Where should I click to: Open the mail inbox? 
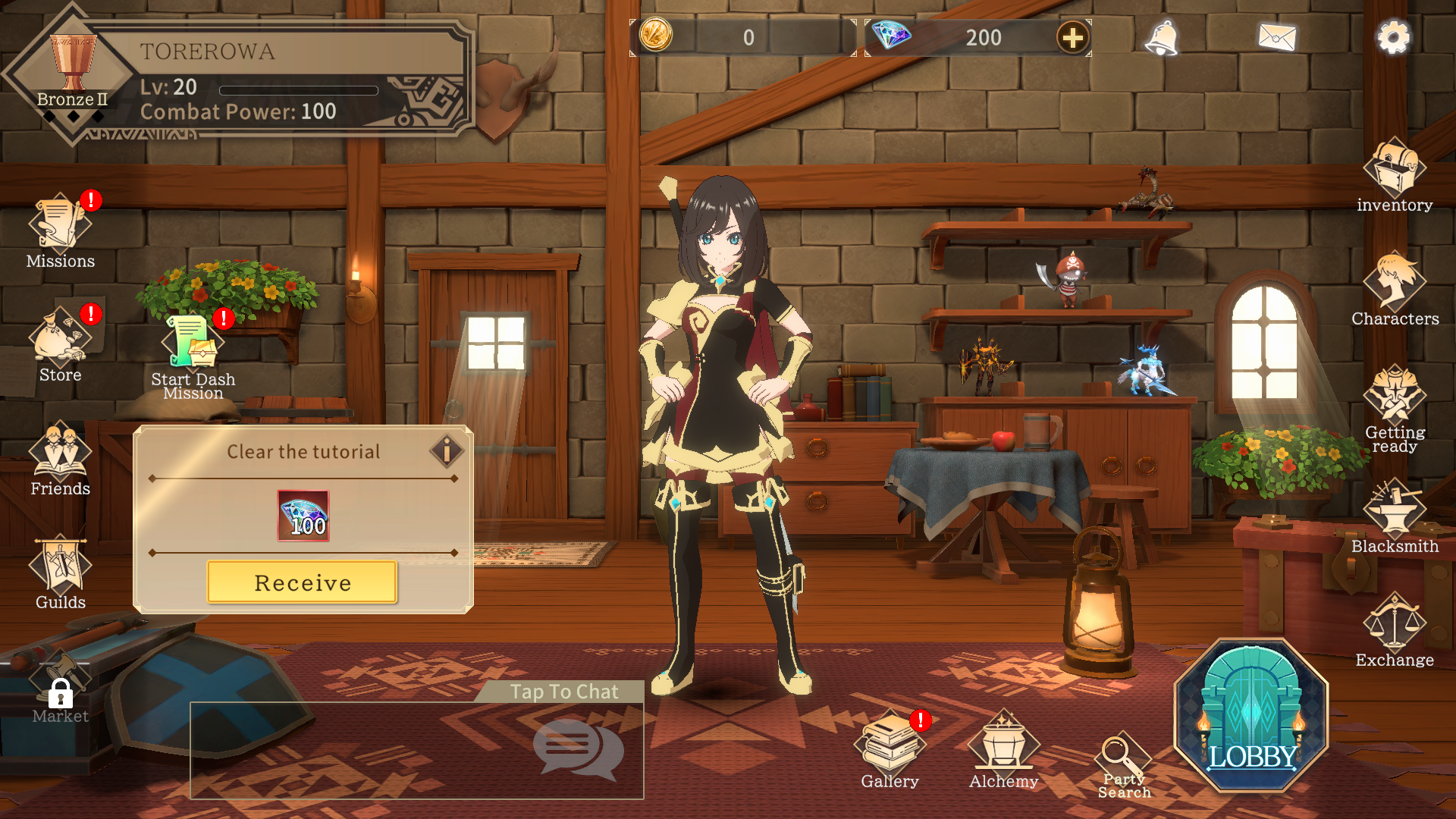pos(1277,38)
